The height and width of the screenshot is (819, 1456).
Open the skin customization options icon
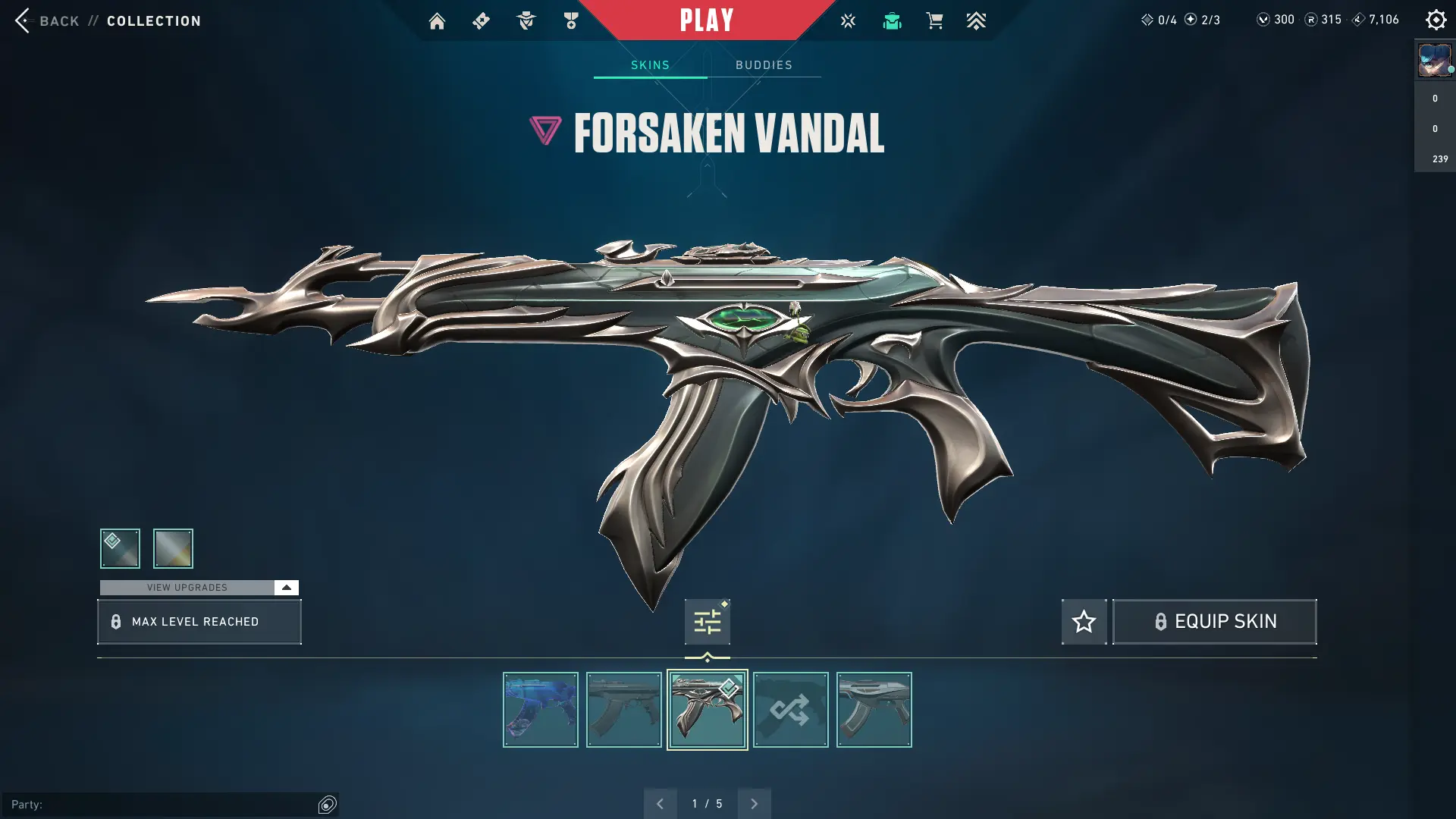(x=707, y=621)
